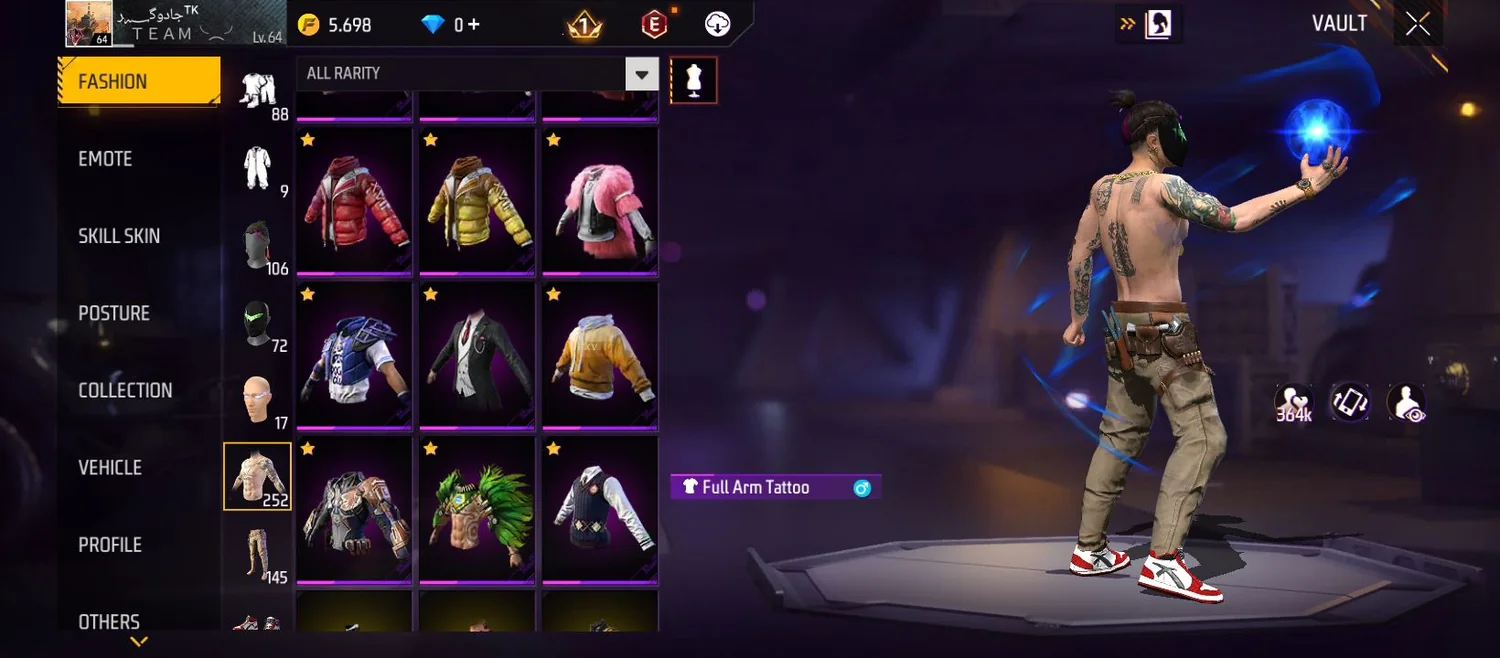Select the yellow puffer jacket item
1500x658 pixels.
pyautogui.click(x=477, y=201)
